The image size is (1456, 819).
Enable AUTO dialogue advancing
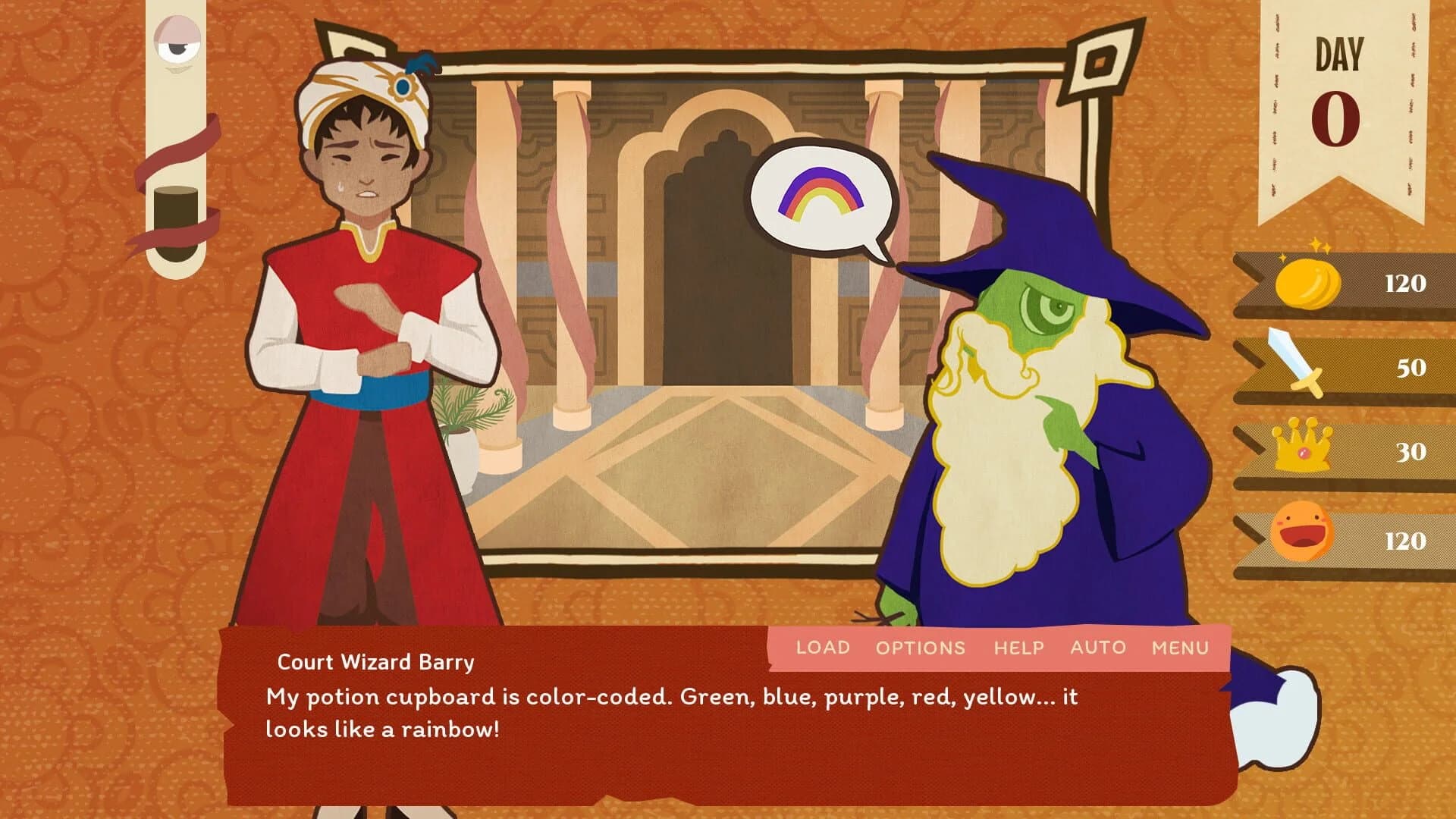tap(1097, 648)
